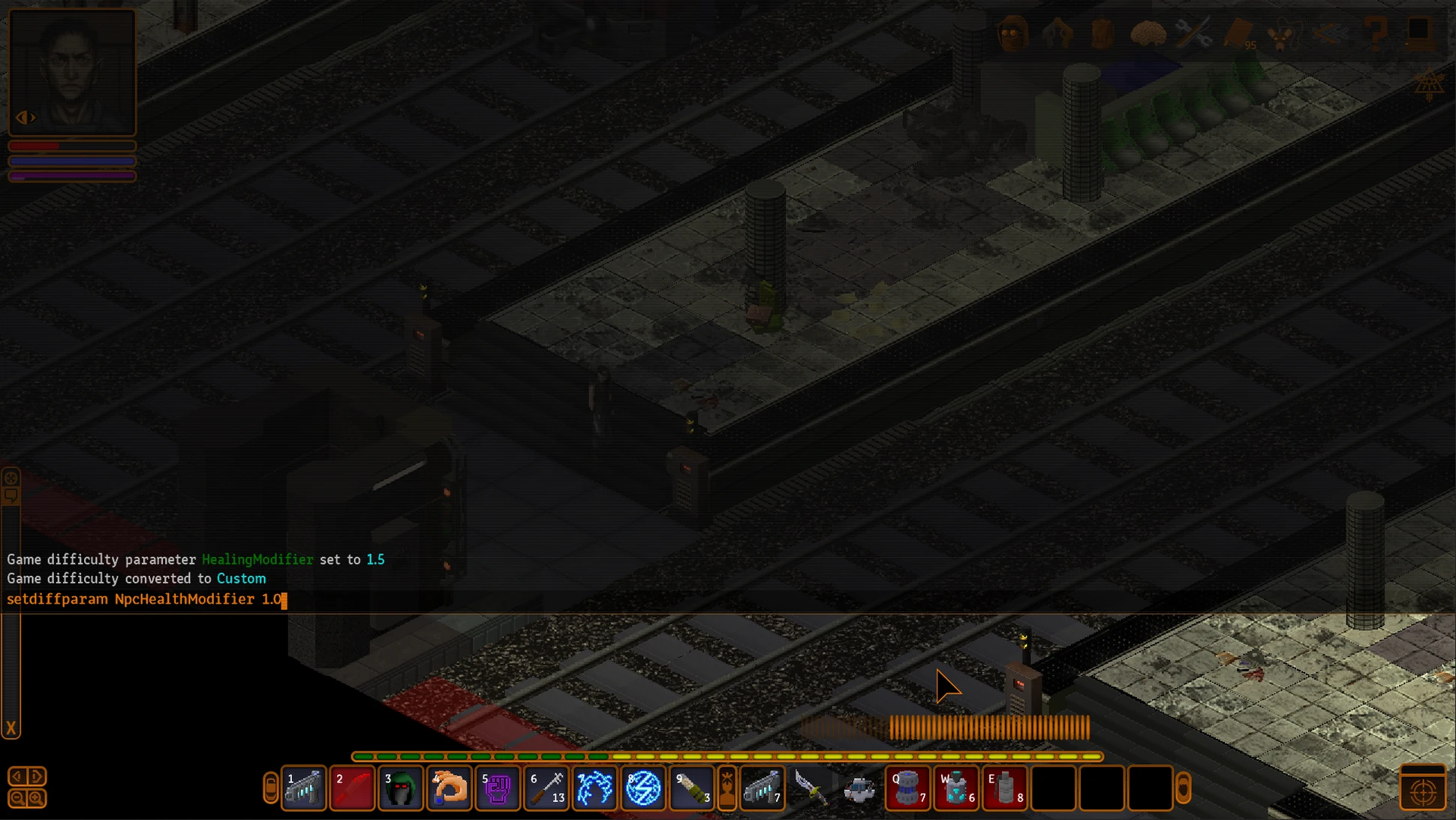Select the pistol in hotbar slot 1
Image resolution: width=1456 pixels, height=820 pixels.
click(304, 788)
